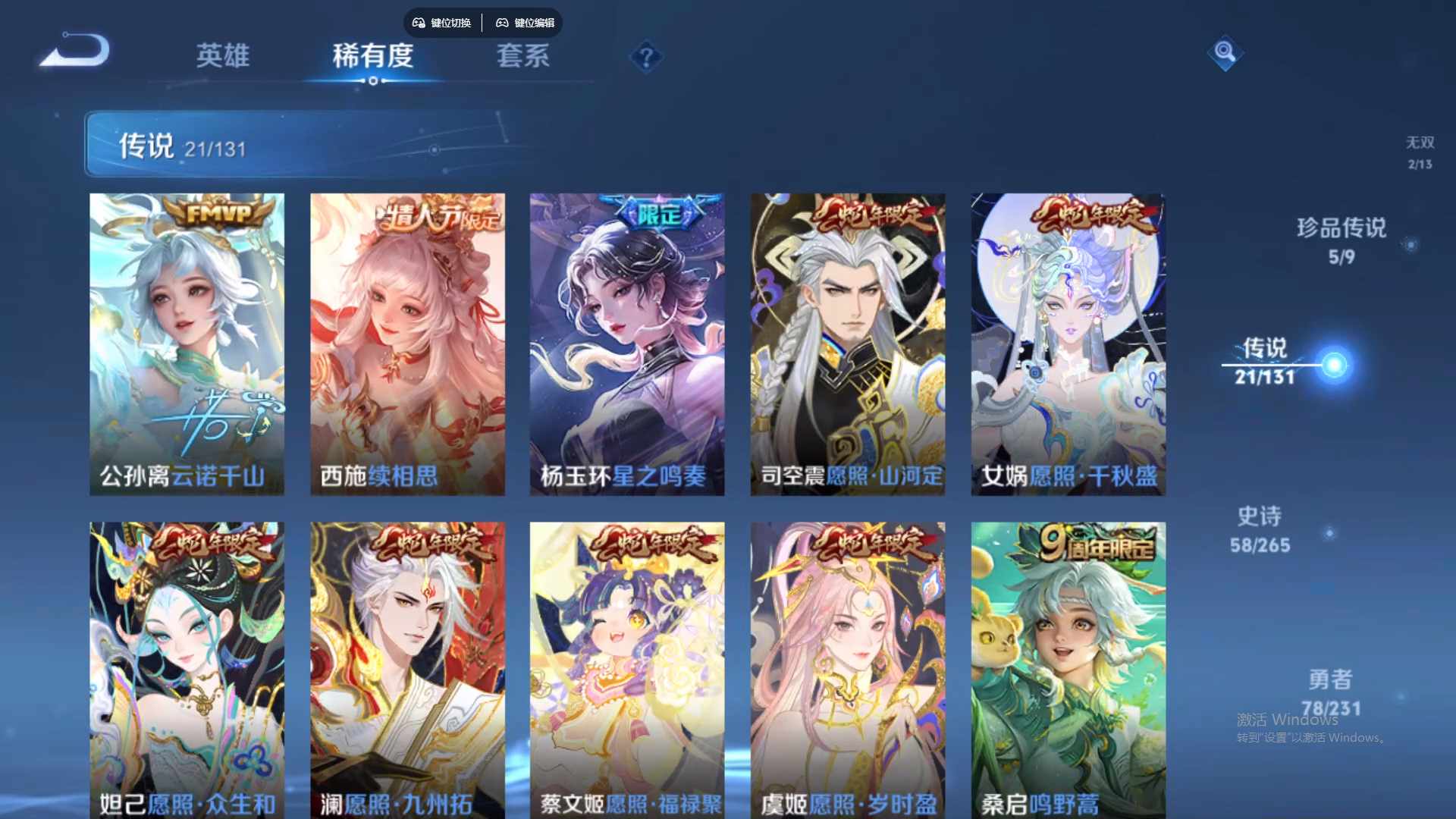Click the help question mark icon
This screenshot has width=1456, height=819.
click(x=645, y=57)
